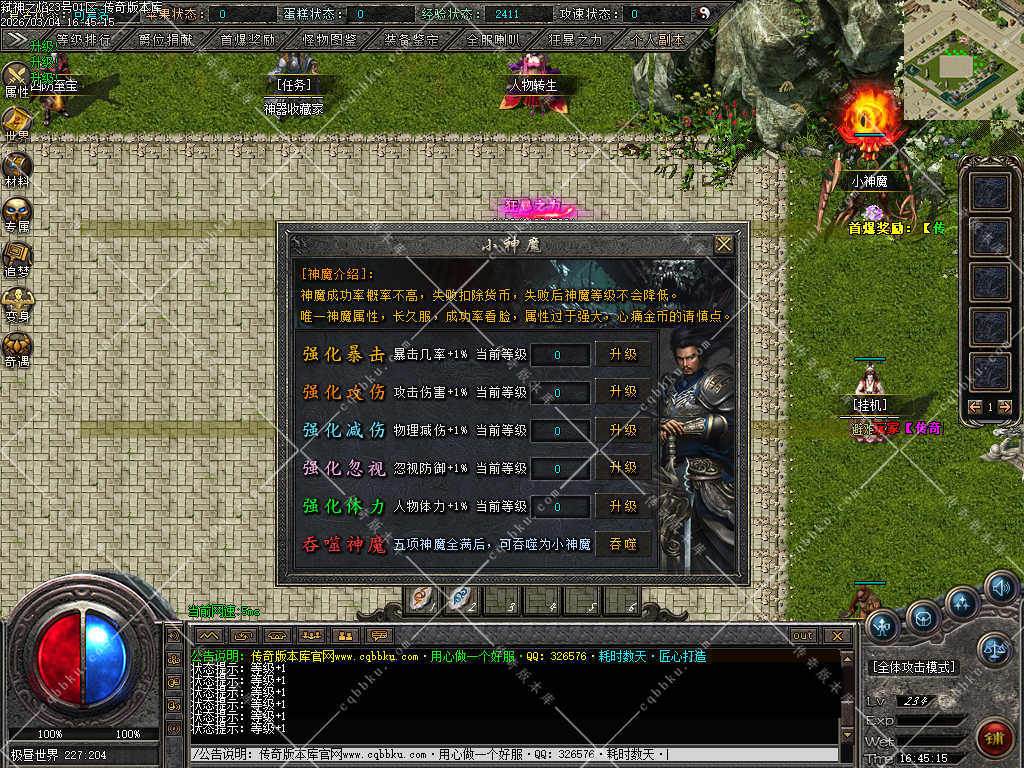This screenshot has width=1024, height=768.
Task: Select the 首爆奖励 menu entry
Action: 247,41
